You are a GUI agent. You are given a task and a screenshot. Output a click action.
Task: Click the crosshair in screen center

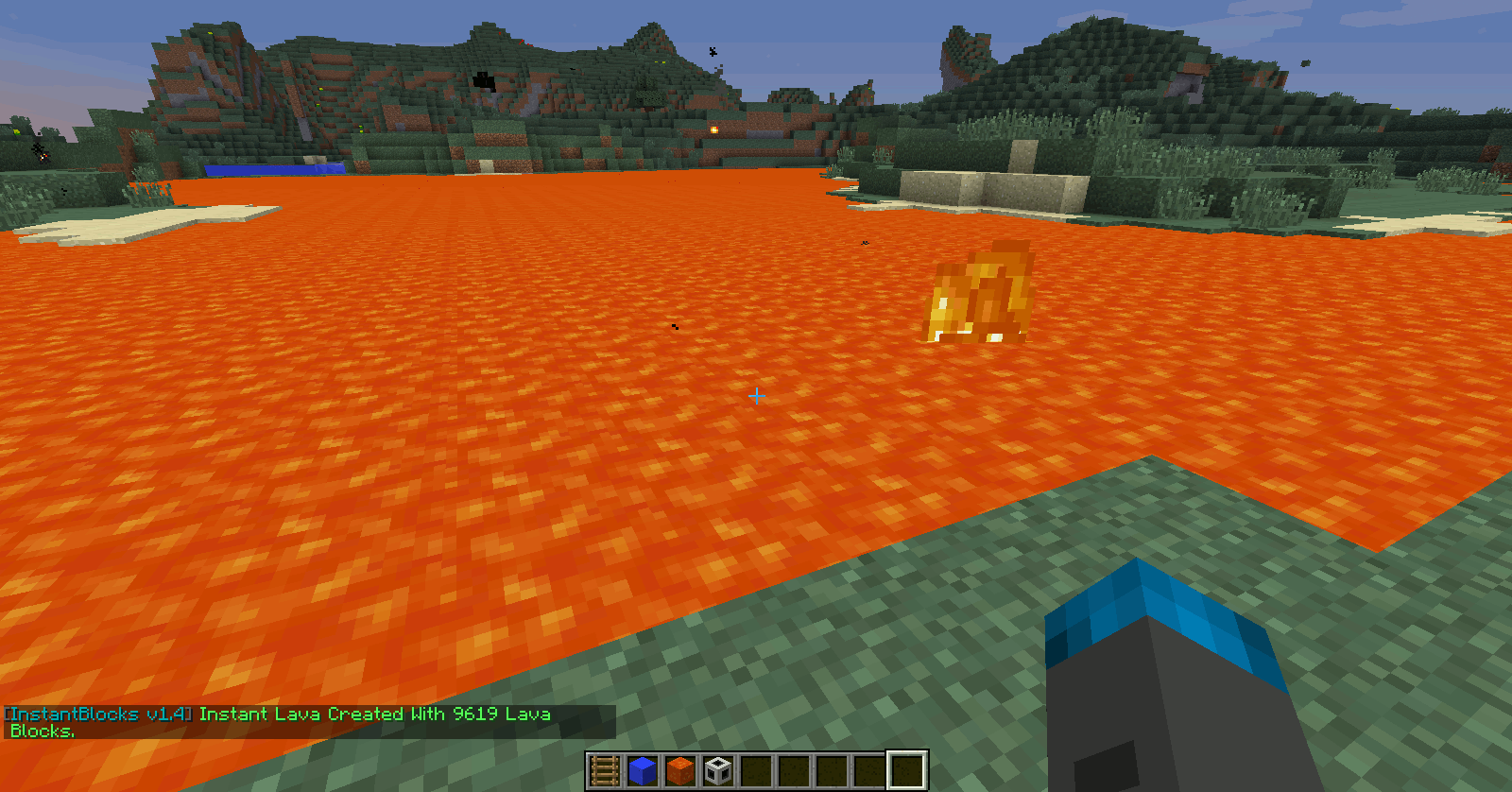(755, 396)
